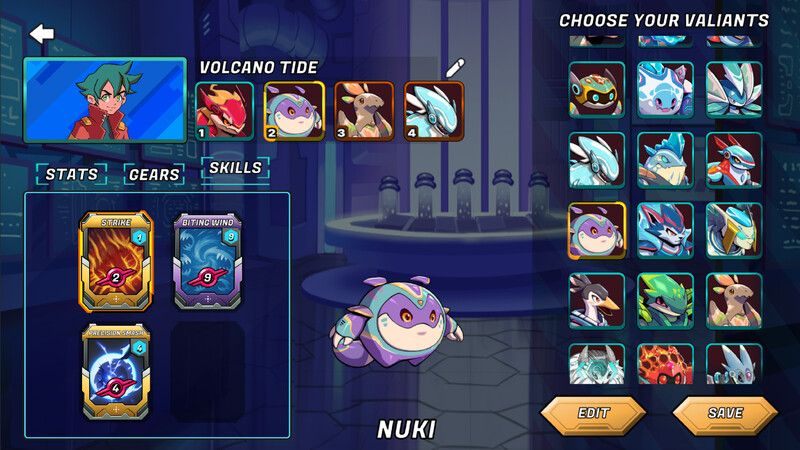The width and height of the screenshot is (800, 450).
Task: Go back using the arrow button
Action: tap(41, 35)
